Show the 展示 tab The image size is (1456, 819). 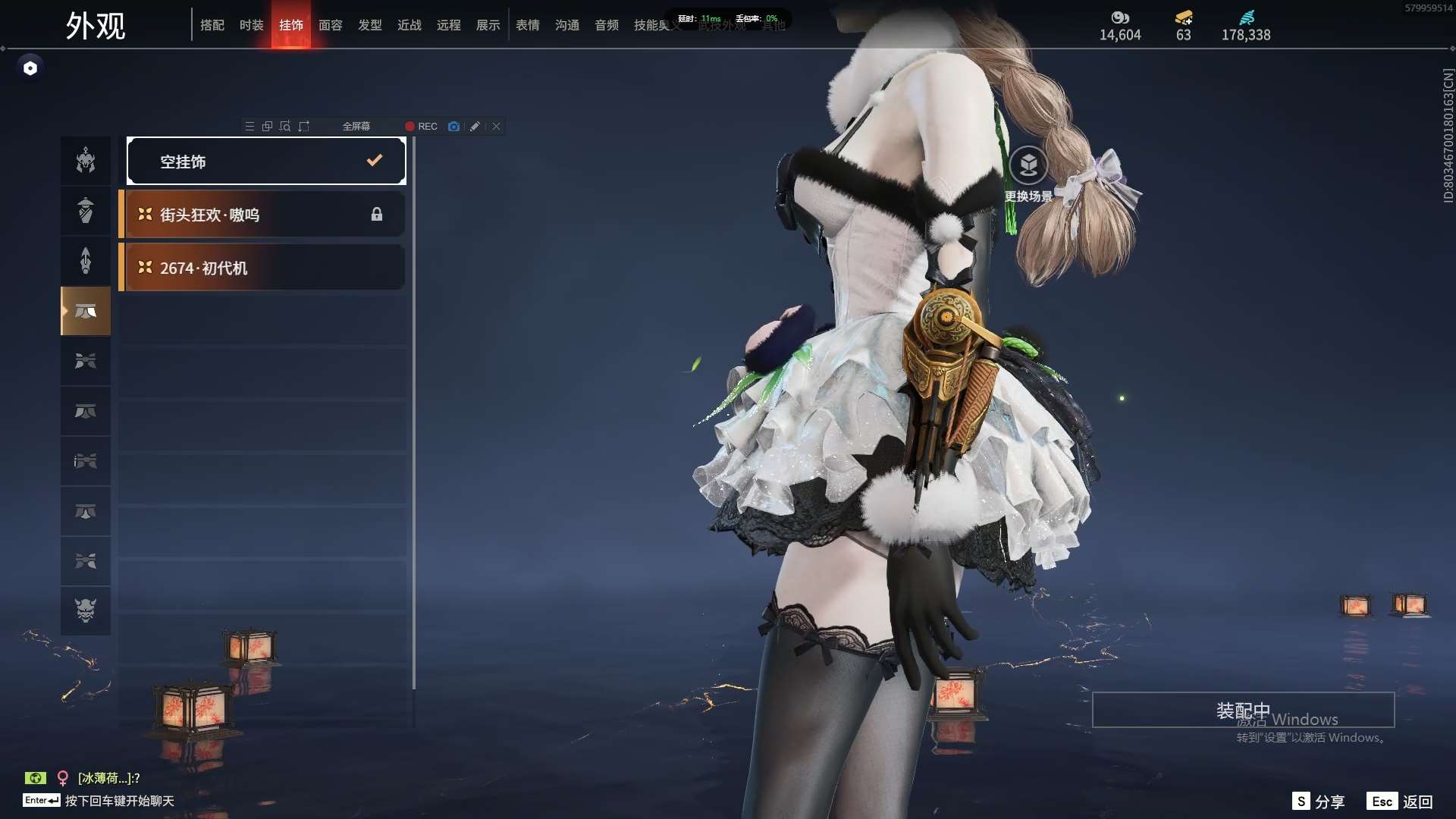pos(488,25)
